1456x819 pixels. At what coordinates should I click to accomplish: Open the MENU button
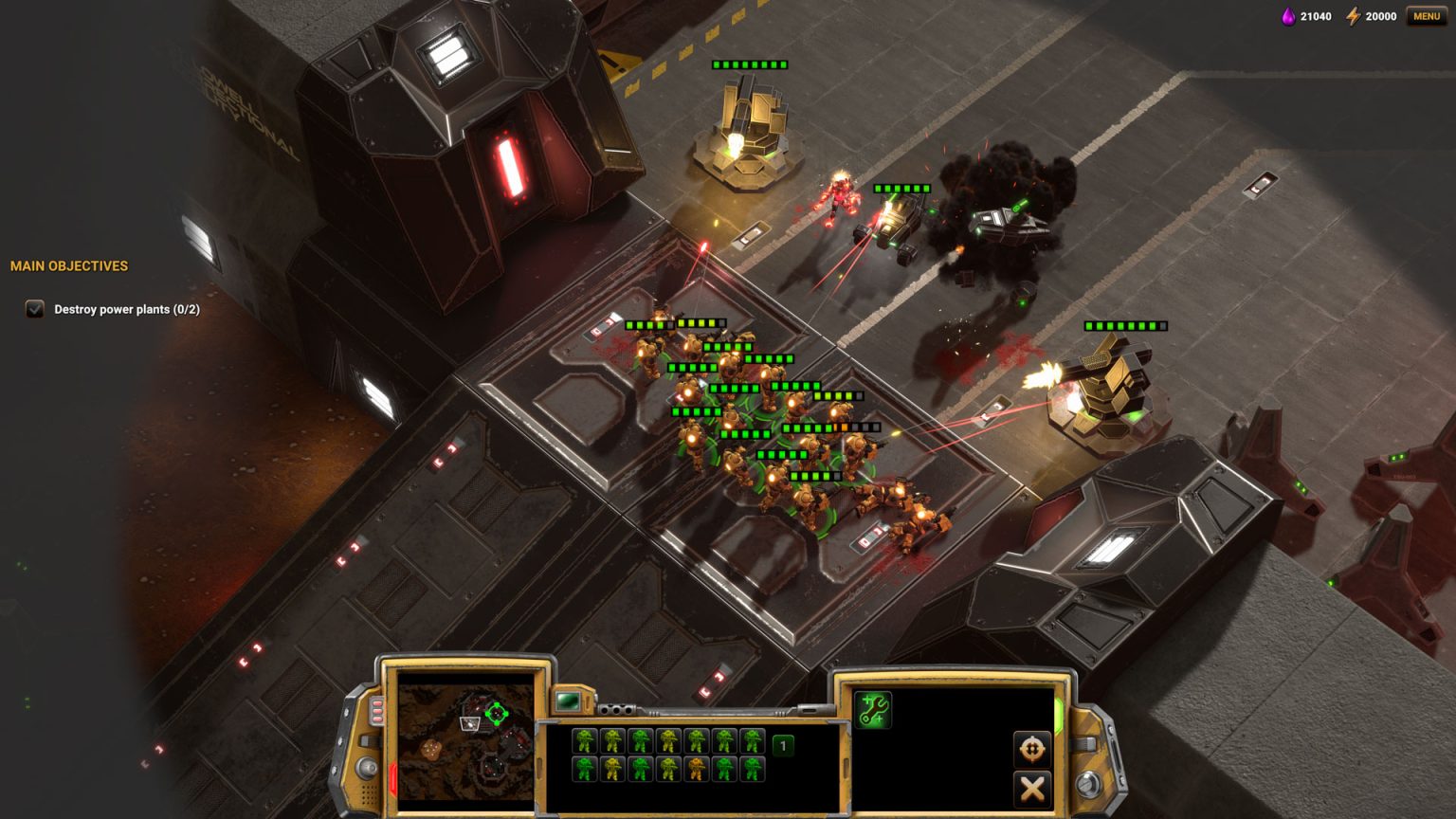1426,16
